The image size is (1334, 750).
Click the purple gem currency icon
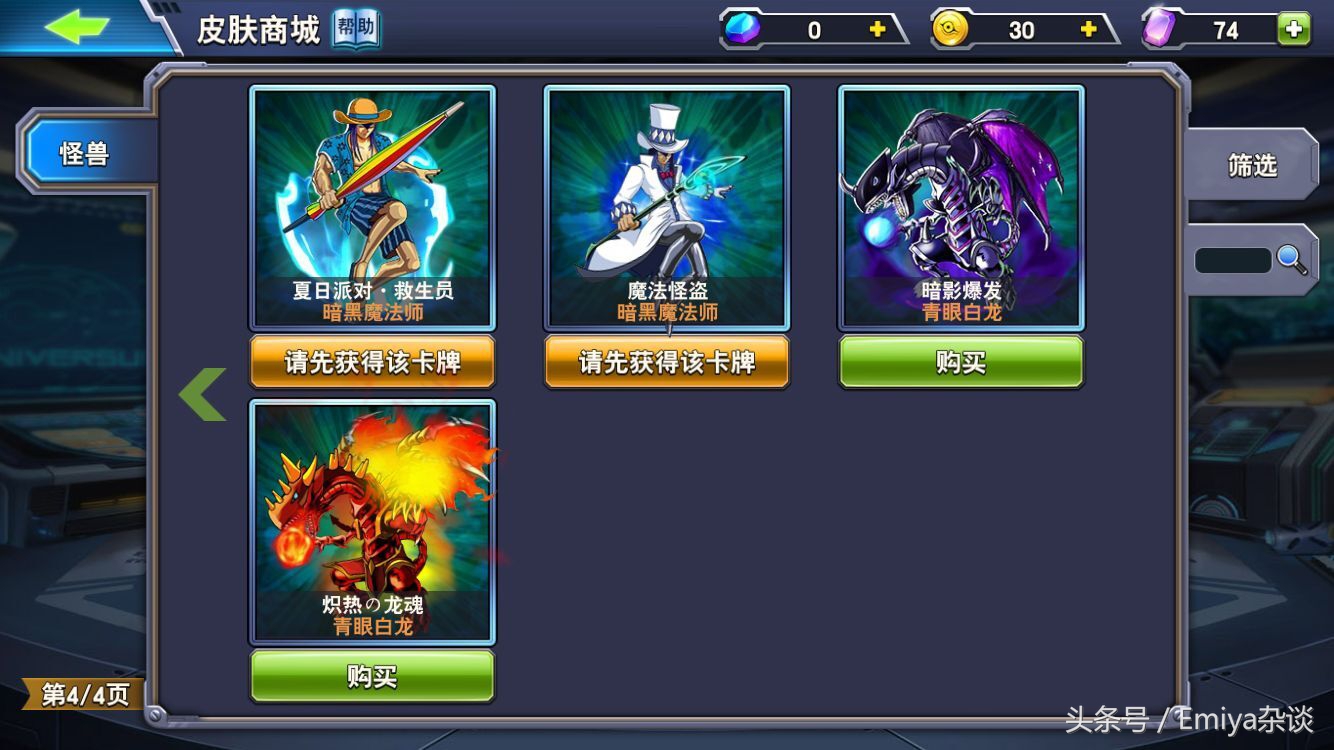click(1158, 28)
